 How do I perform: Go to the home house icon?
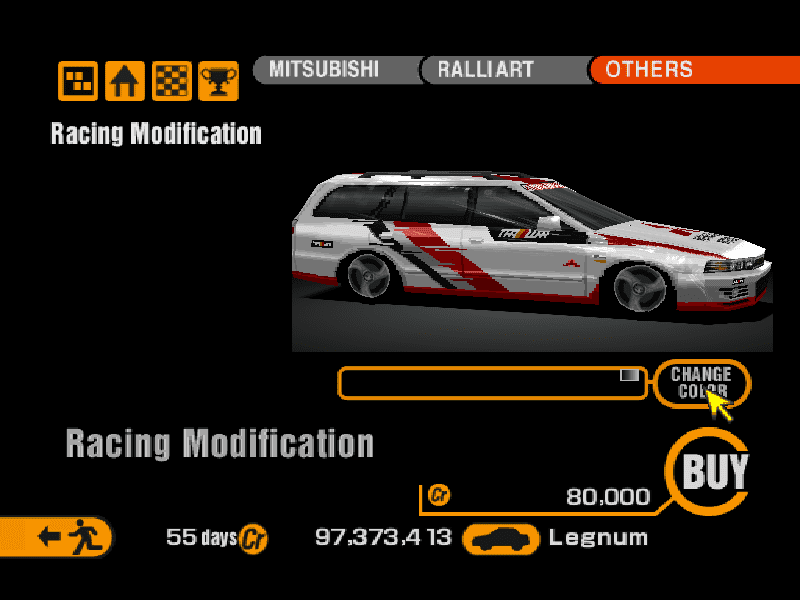tap(125, 81)
